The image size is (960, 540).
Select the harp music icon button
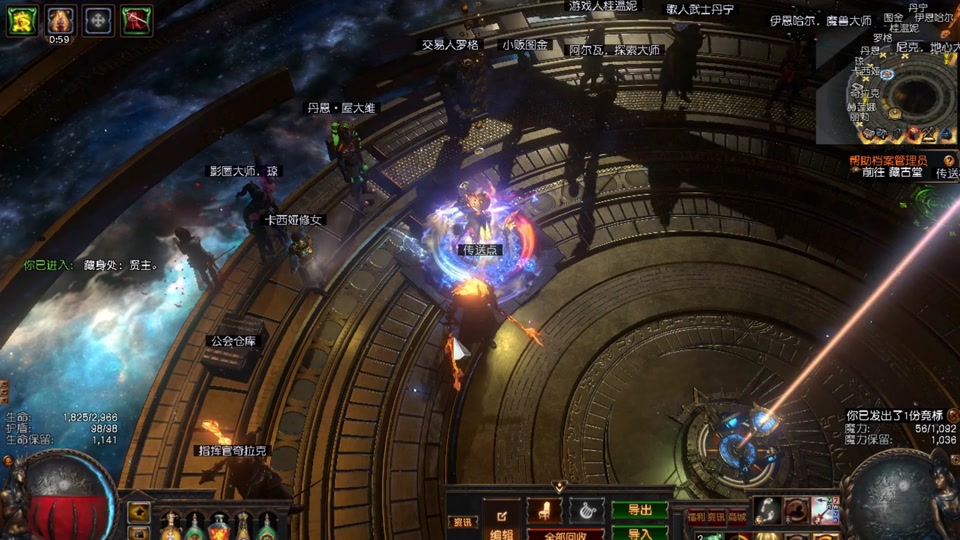[x=587, y=510]
